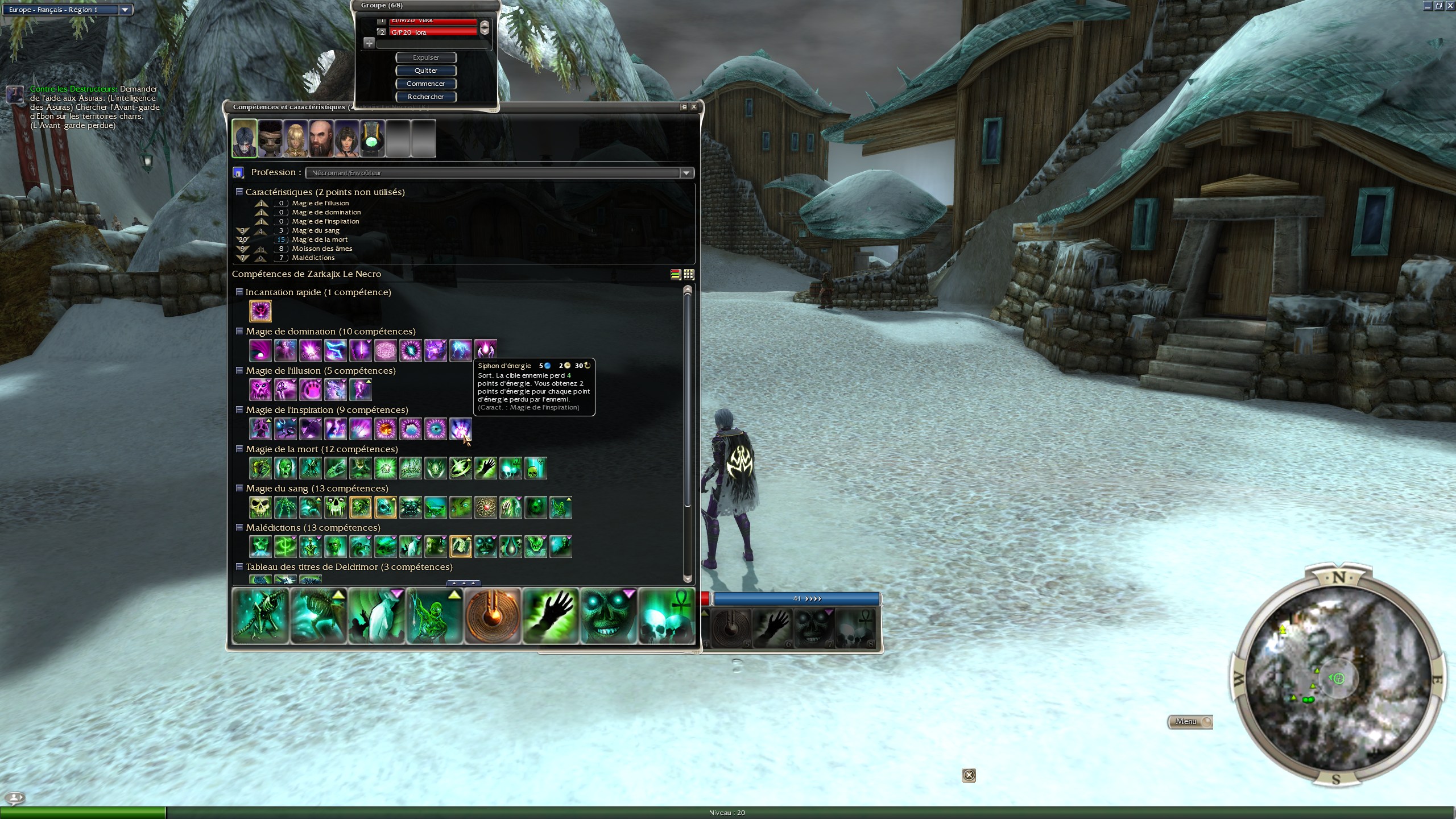Select the skulls with ankh skill in the bar
The height and width of the screenshot is (819, 1456).
coord(667,616)
